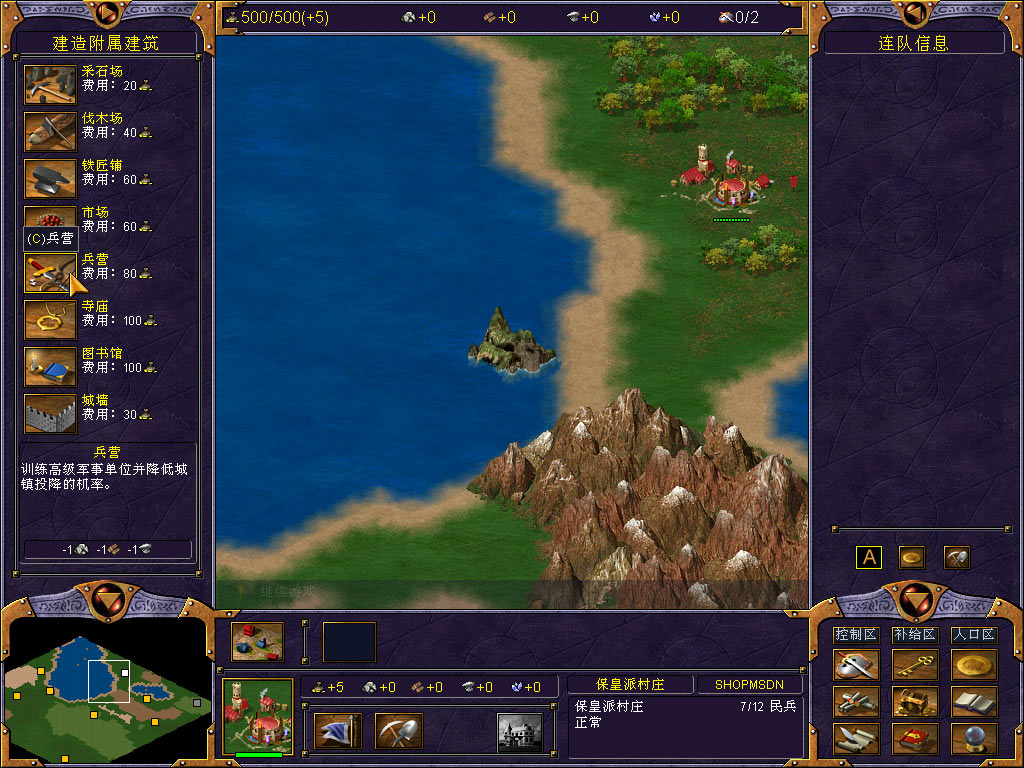Build the 寺庙 temple
Screen dimensions: 1024x768
point(50,320)
